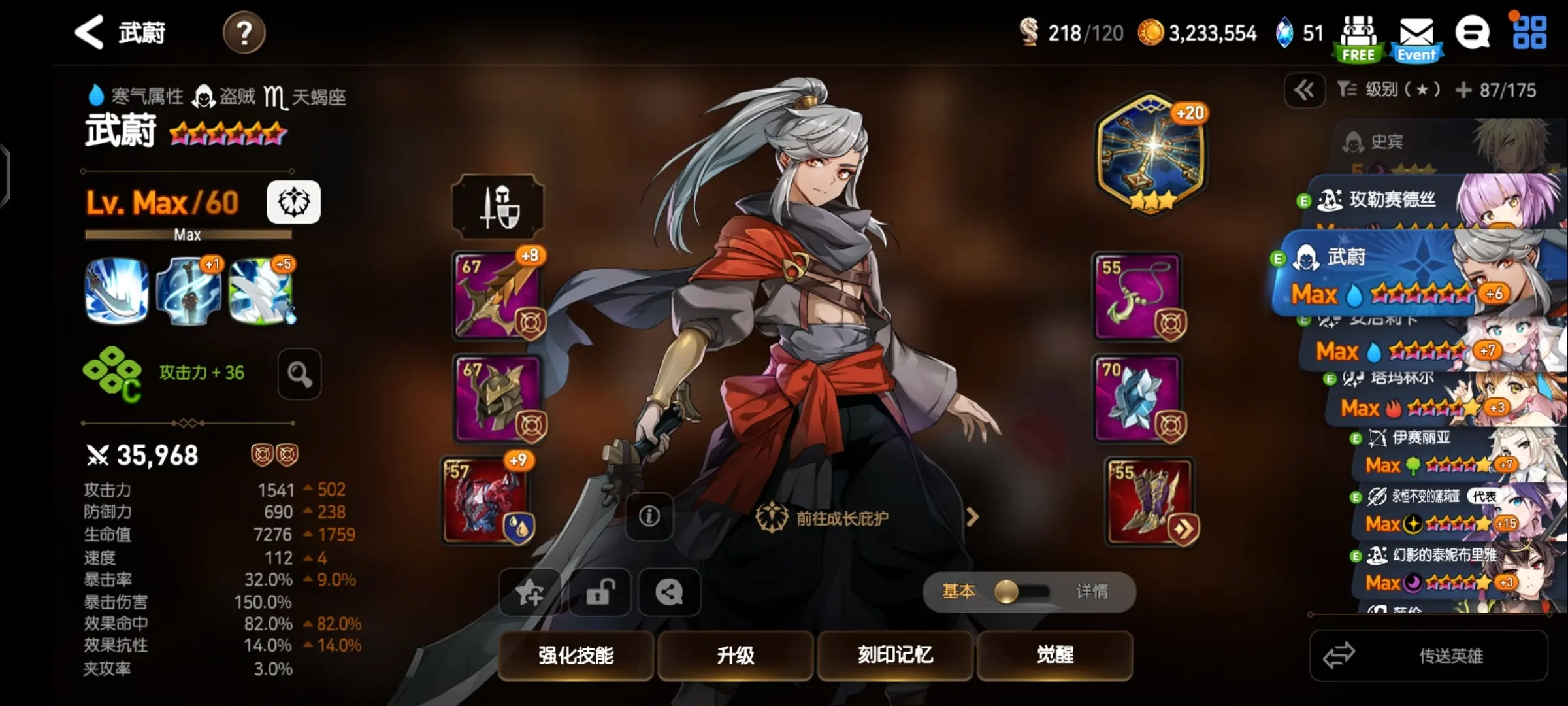Select the level 67 weapon slot

tap(498, 295)
